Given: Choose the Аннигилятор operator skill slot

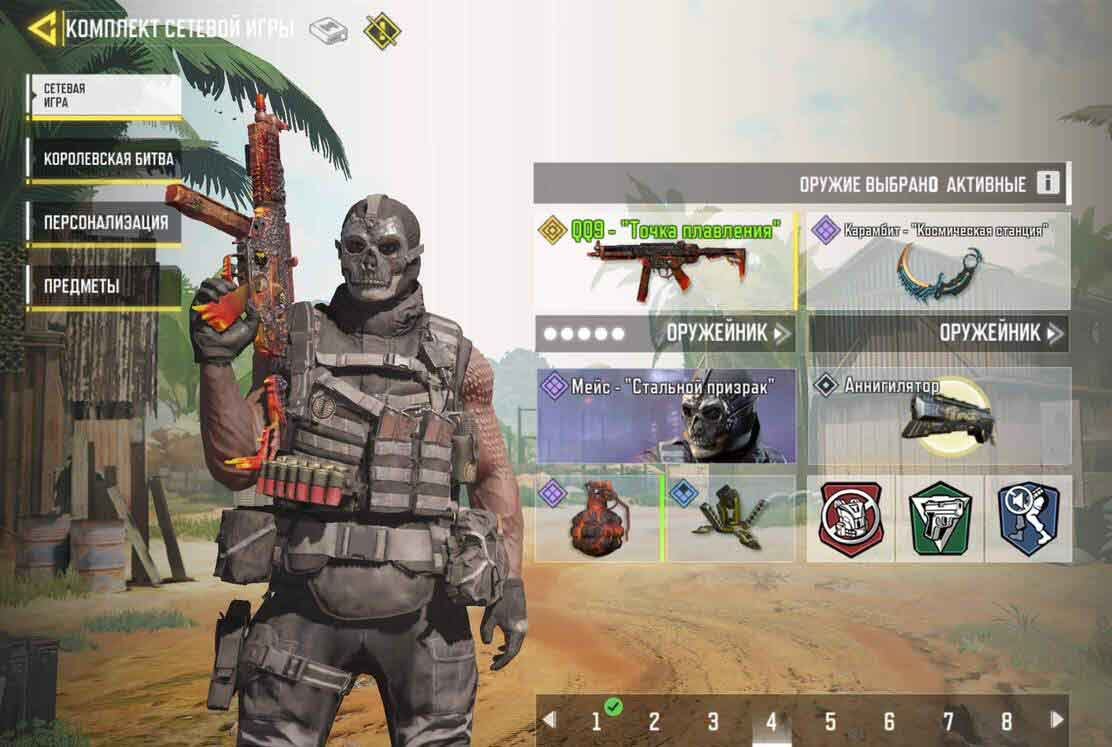Looking at the screenshot, I should 938,416.
